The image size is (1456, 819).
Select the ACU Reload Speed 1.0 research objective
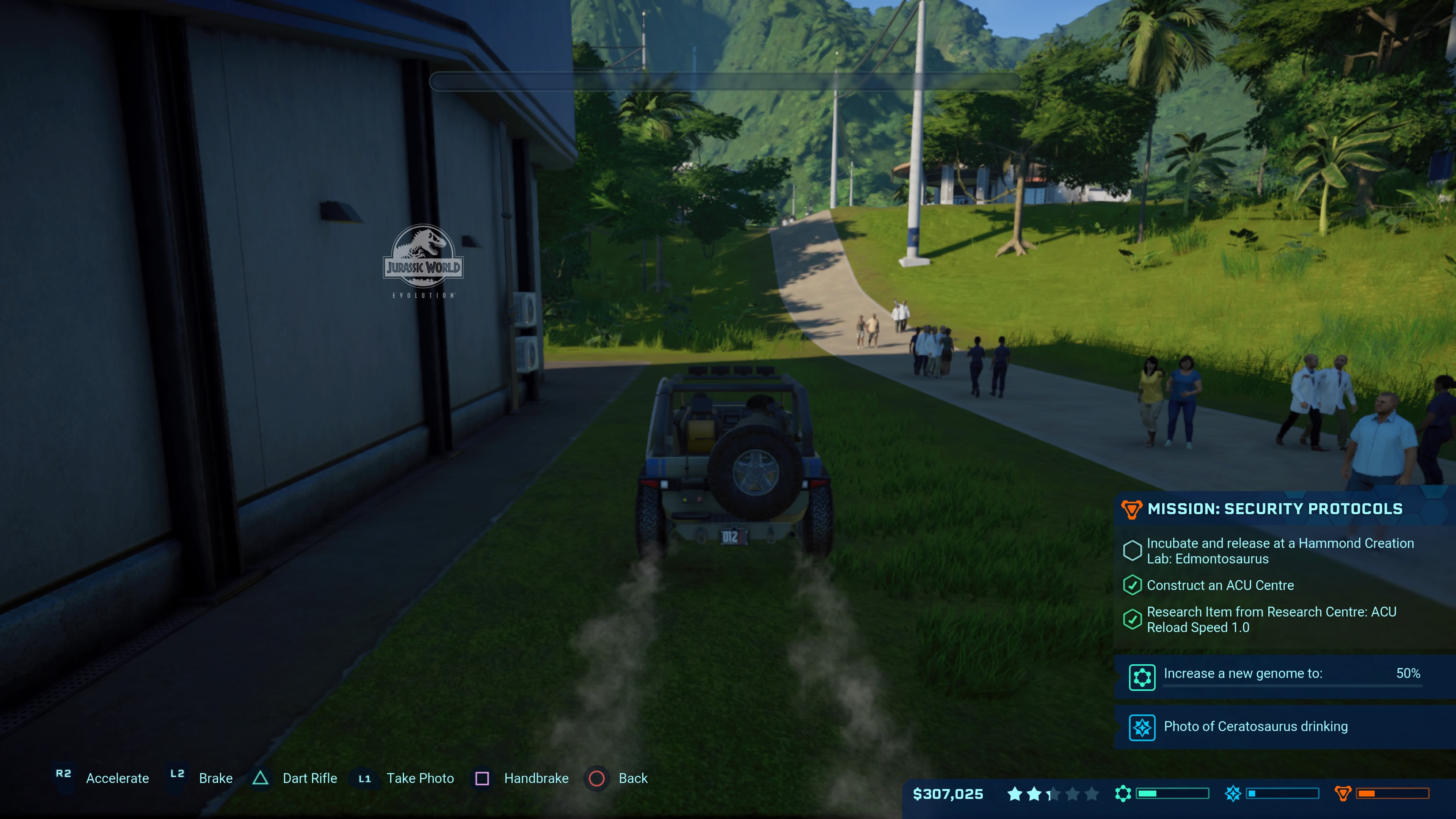1271,620
